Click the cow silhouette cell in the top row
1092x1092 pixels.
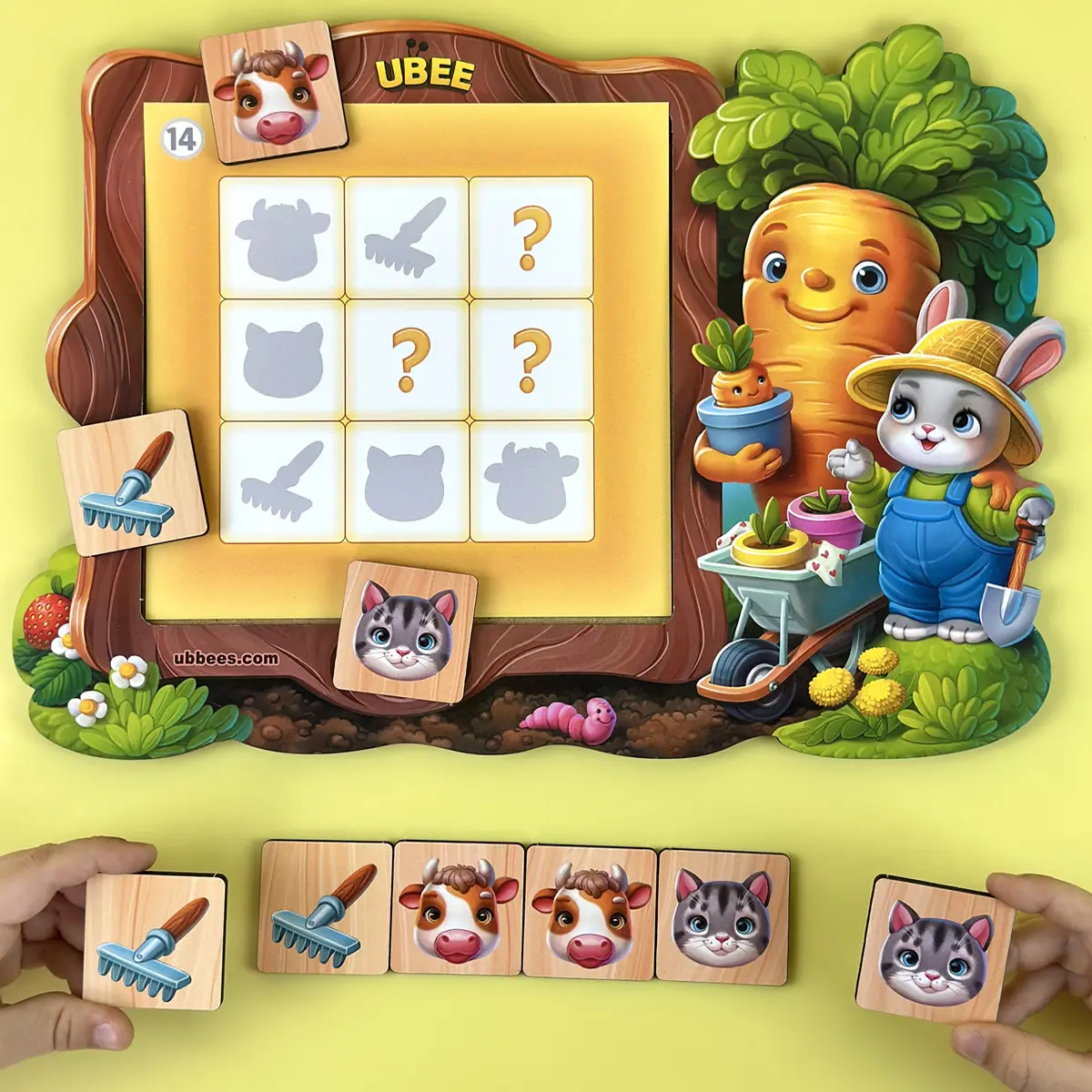point(281,236)
